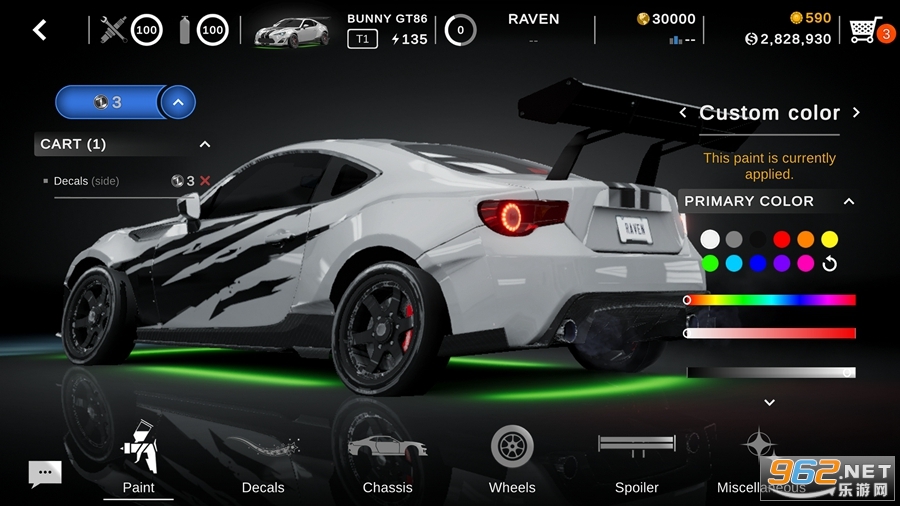Collapse the CART (1) list

[x=205, y=144]
